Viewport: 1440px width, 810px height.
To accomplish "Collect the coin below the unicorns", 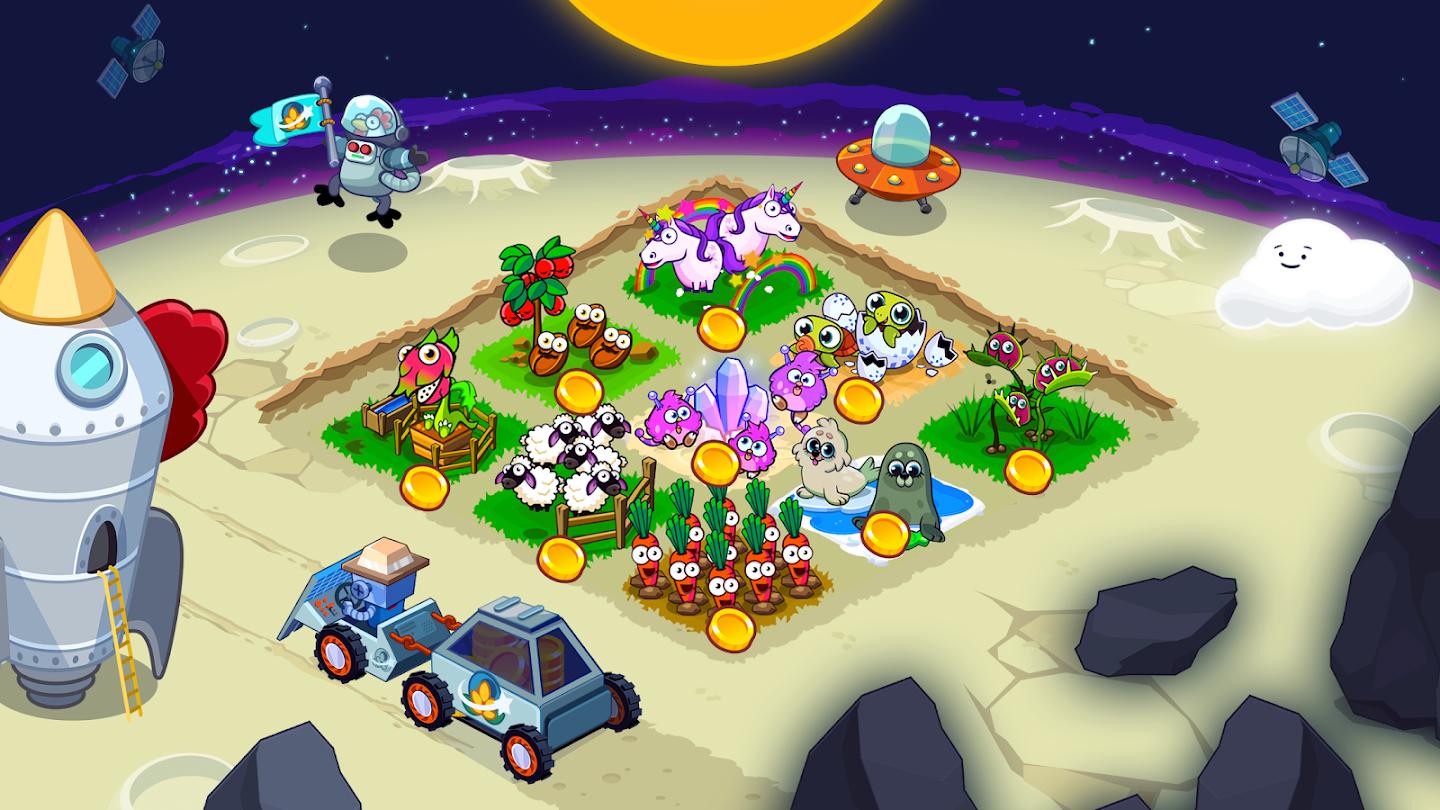I will [x=722, y=328].
